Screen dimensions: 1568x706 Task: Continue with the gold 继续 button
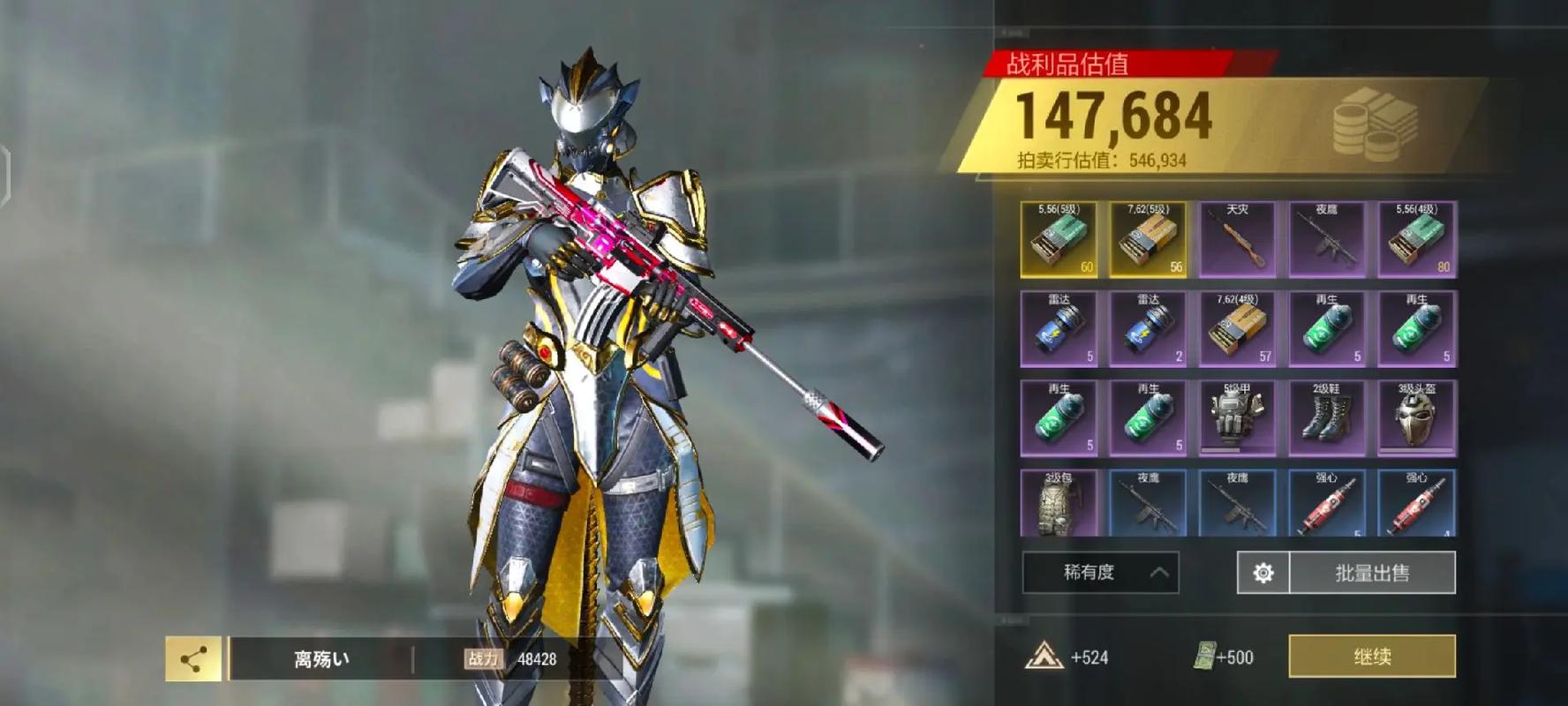click(x=1372, y=657)
